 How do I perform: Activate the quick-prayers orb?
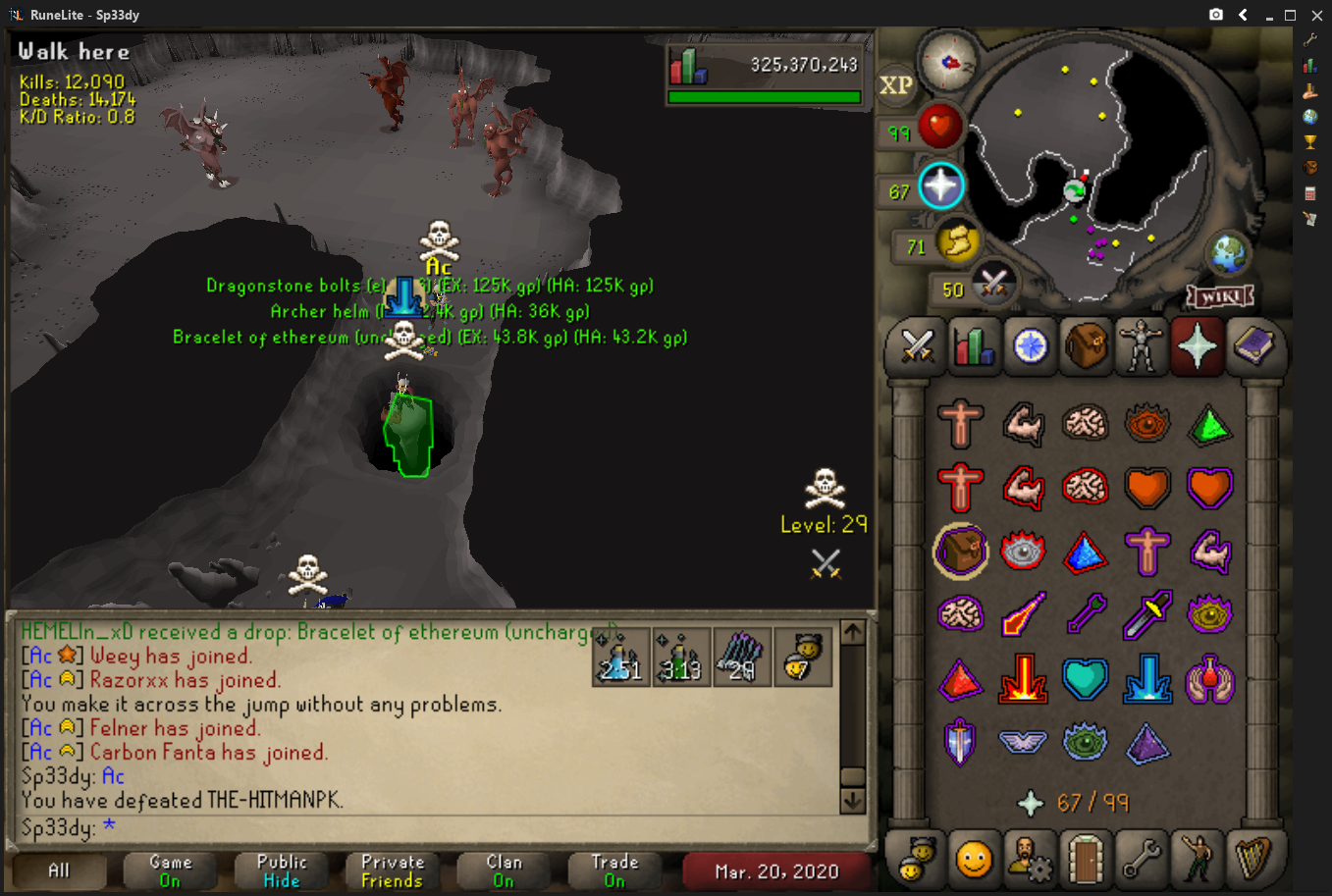[940, 186]
